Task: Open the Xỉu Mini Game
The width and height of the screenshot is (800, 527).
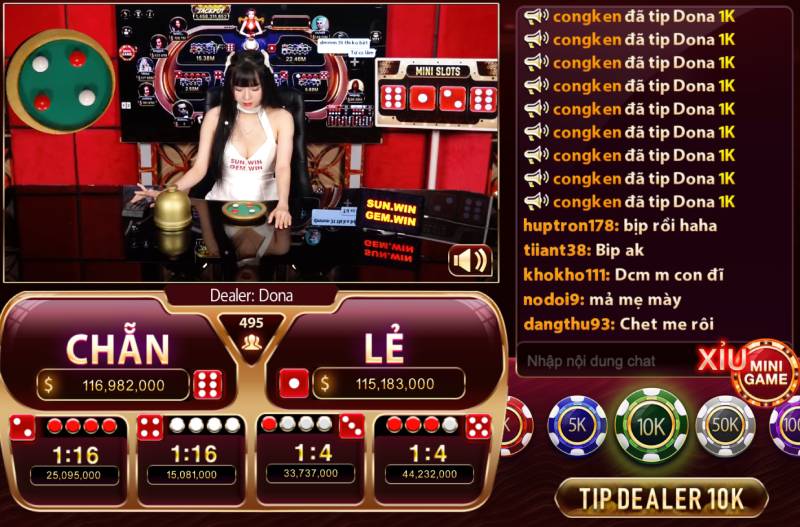Action: (762, 373)
